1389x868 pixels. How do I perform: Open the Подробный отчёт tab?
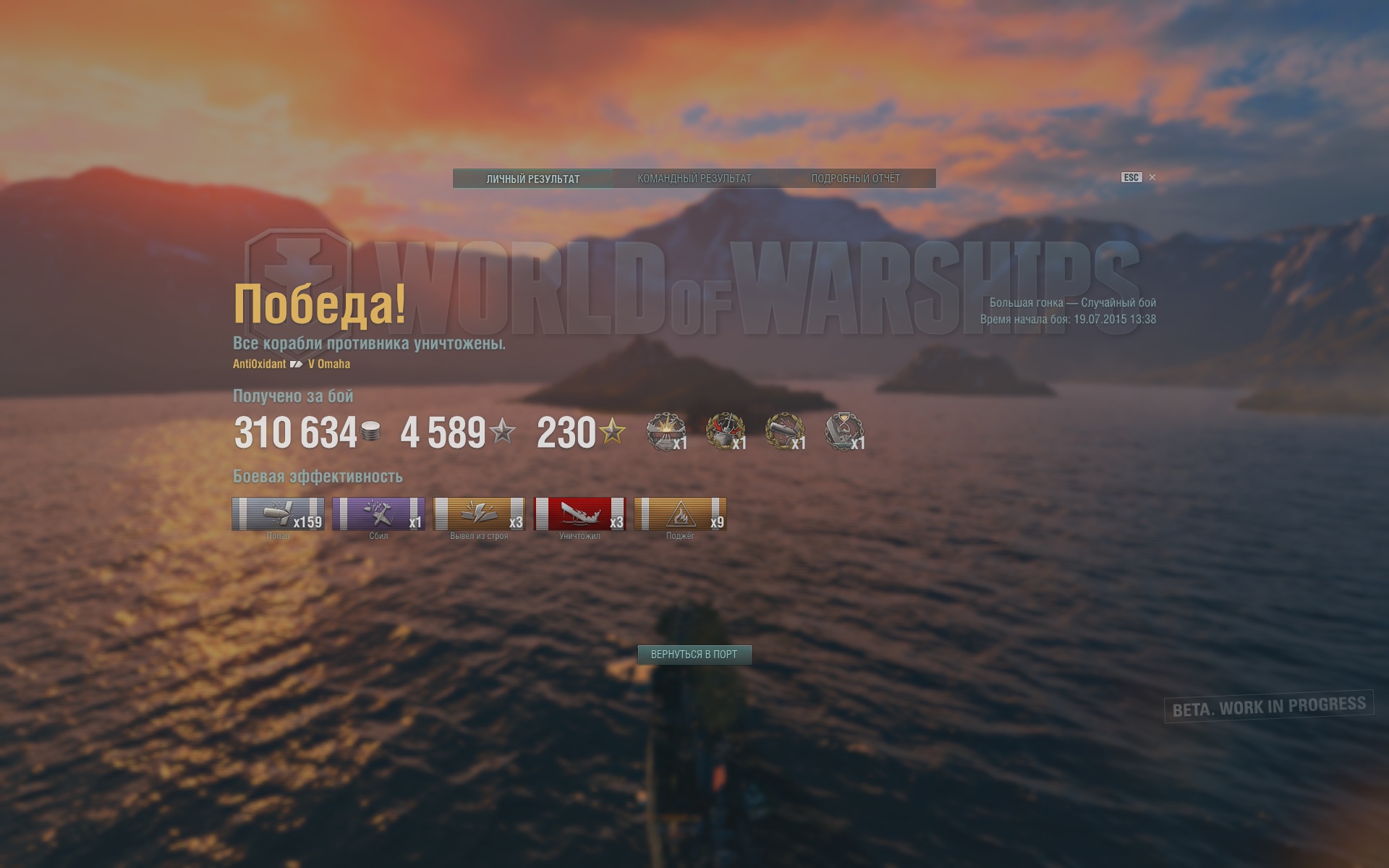tap(855, 178)
